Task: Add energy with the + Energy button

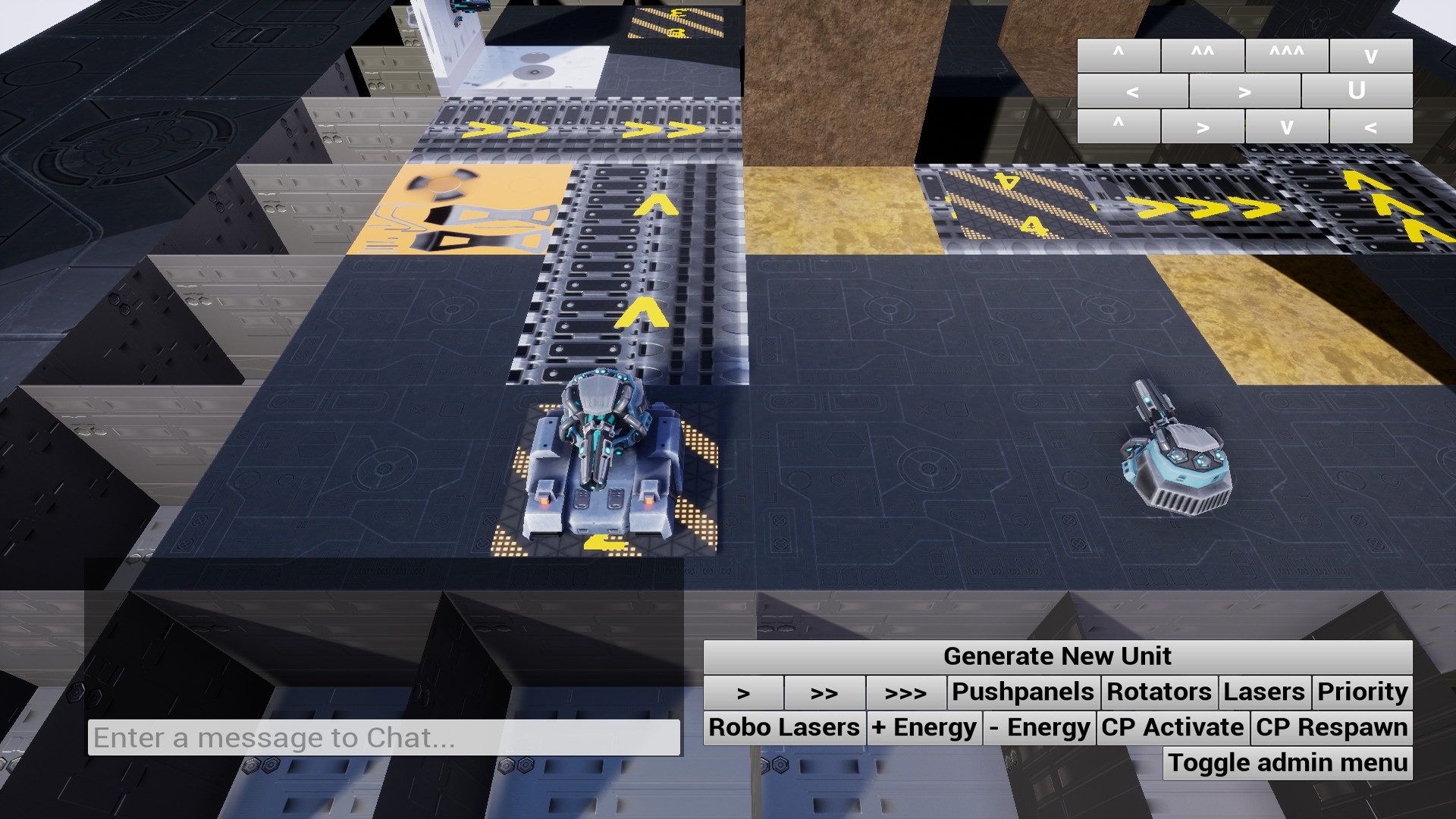Action: coord(924,727)
